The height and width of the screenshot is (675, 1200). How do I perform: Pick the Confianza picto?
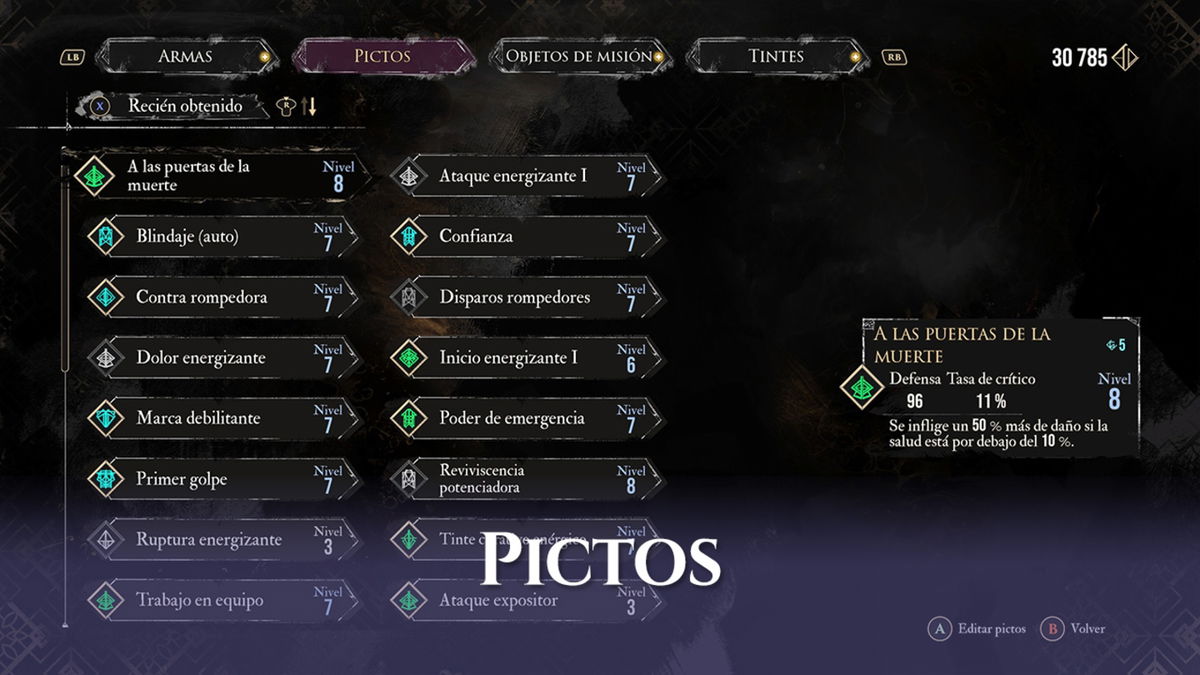[x=525, y=237]
